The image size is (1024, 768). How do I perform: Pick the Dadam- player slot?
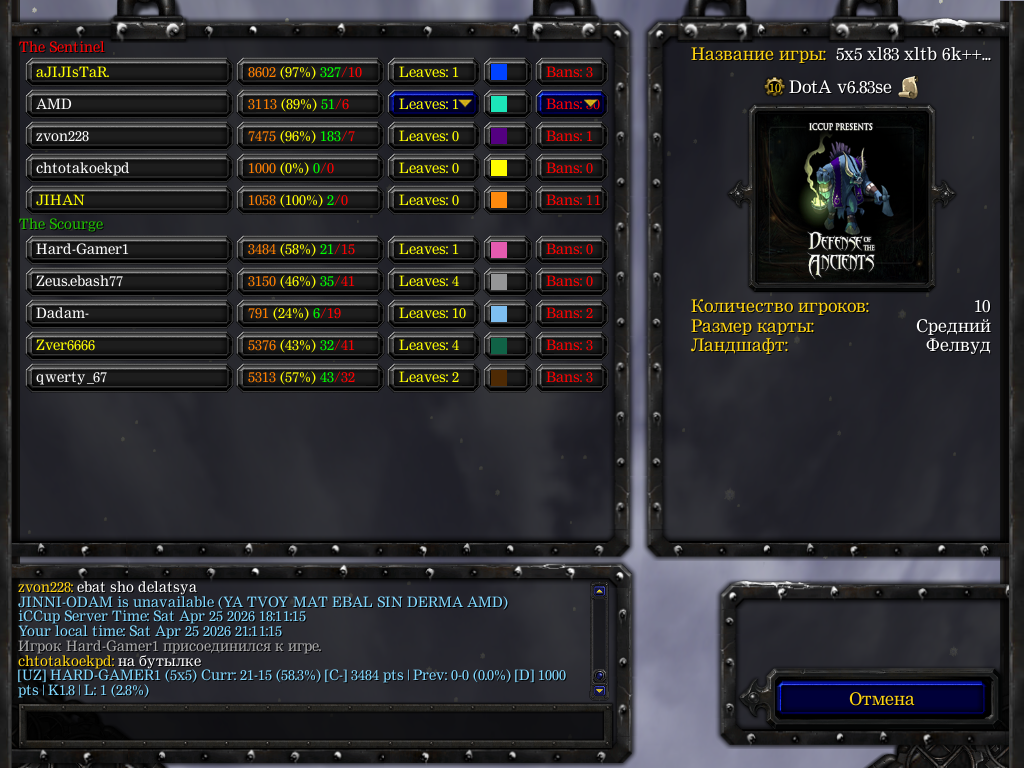tap(129, 313)
